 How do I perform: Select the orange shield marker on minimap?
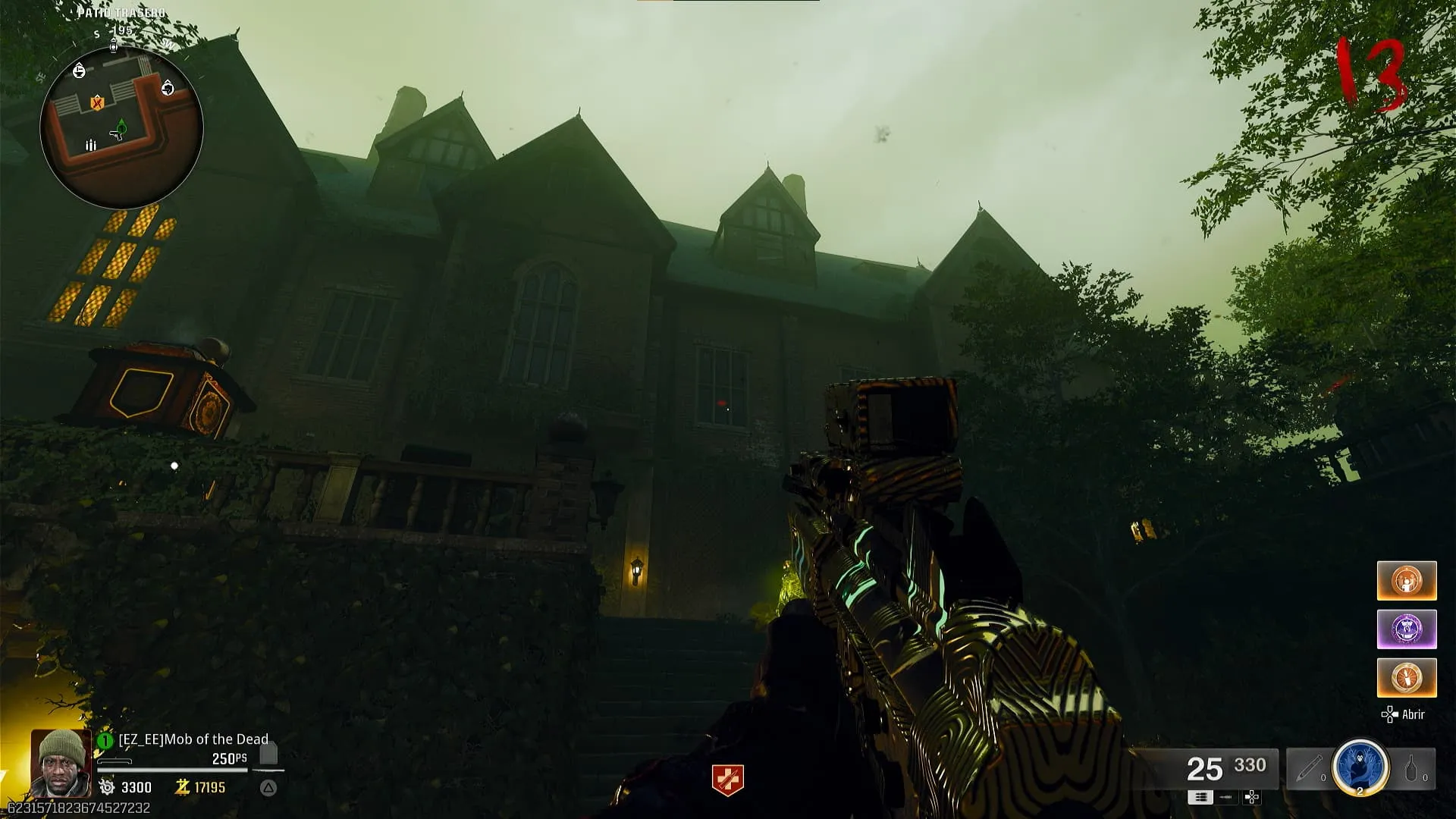pyautogui.click(x=97, y=102)
